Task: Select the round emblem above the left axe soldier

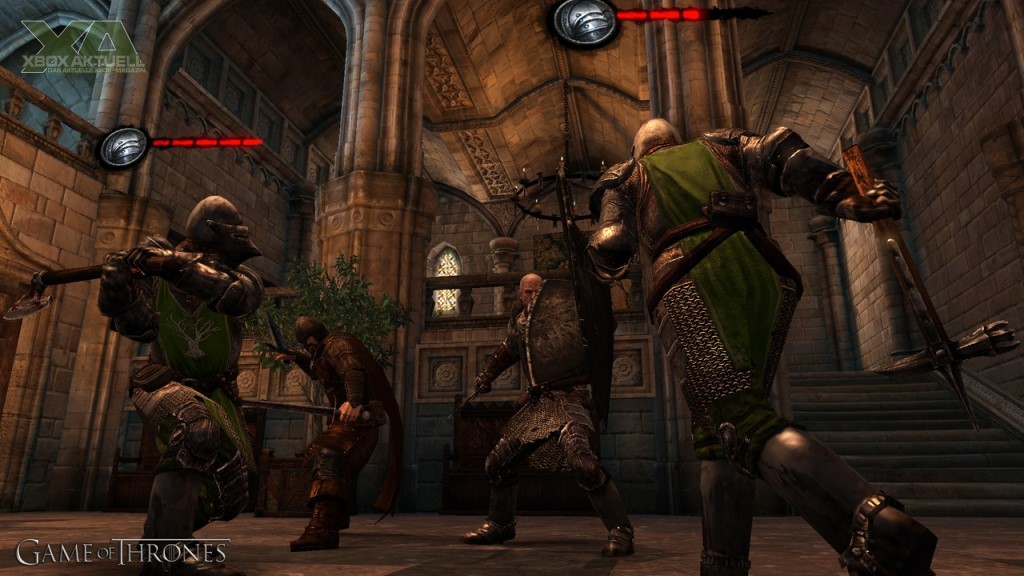Action: [x=123, y=147]
